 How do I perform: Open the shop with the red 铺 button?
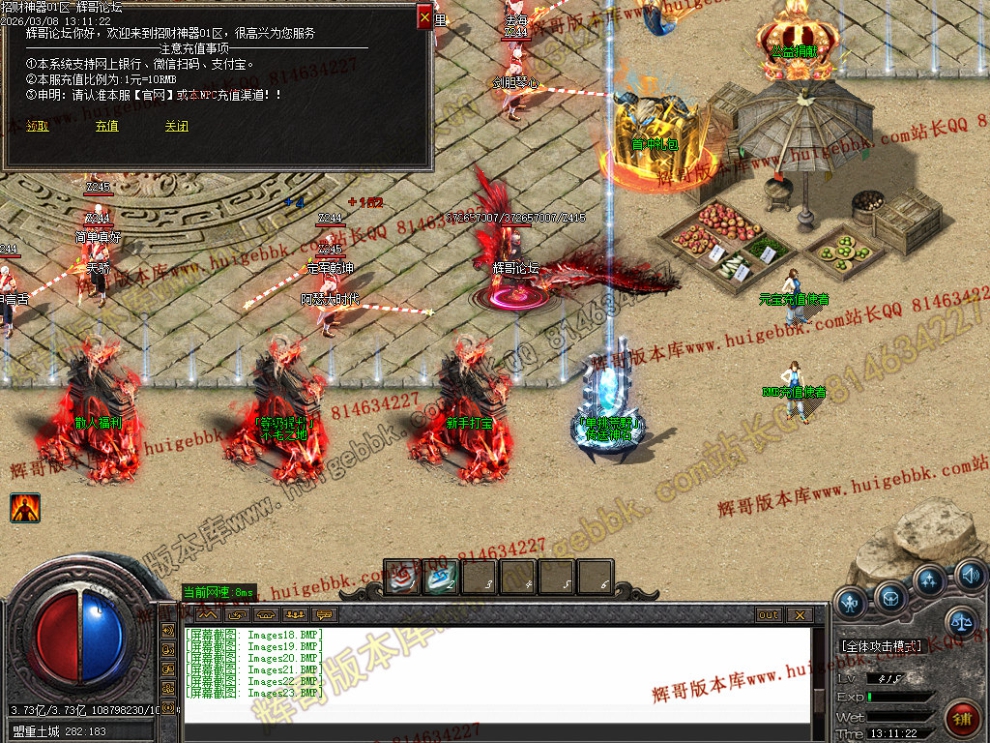click(x=962, y=717)
